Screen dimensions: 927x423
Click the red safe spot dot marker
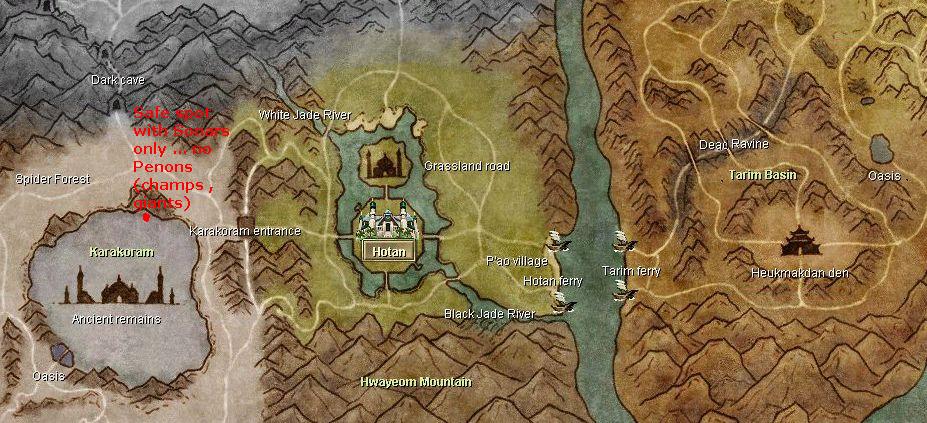[147, 215]
